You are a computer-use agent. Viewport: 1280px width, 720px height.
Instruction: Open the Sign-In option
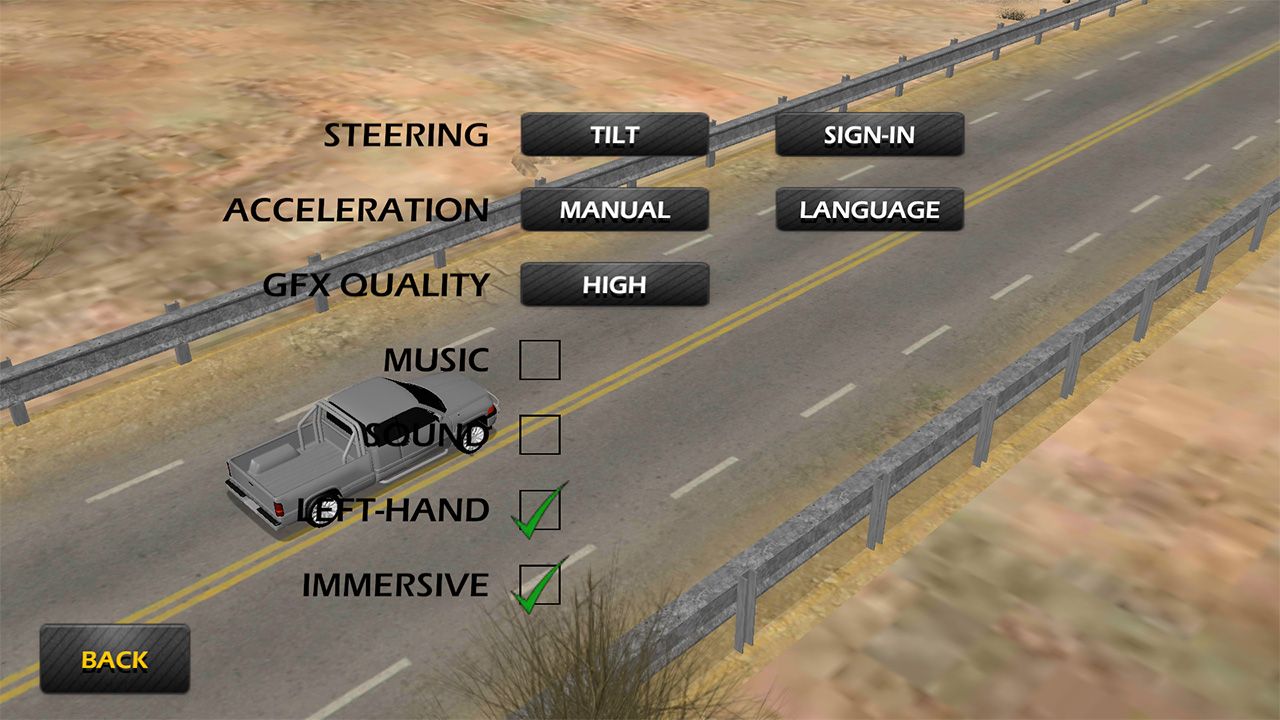pos(869,135)
